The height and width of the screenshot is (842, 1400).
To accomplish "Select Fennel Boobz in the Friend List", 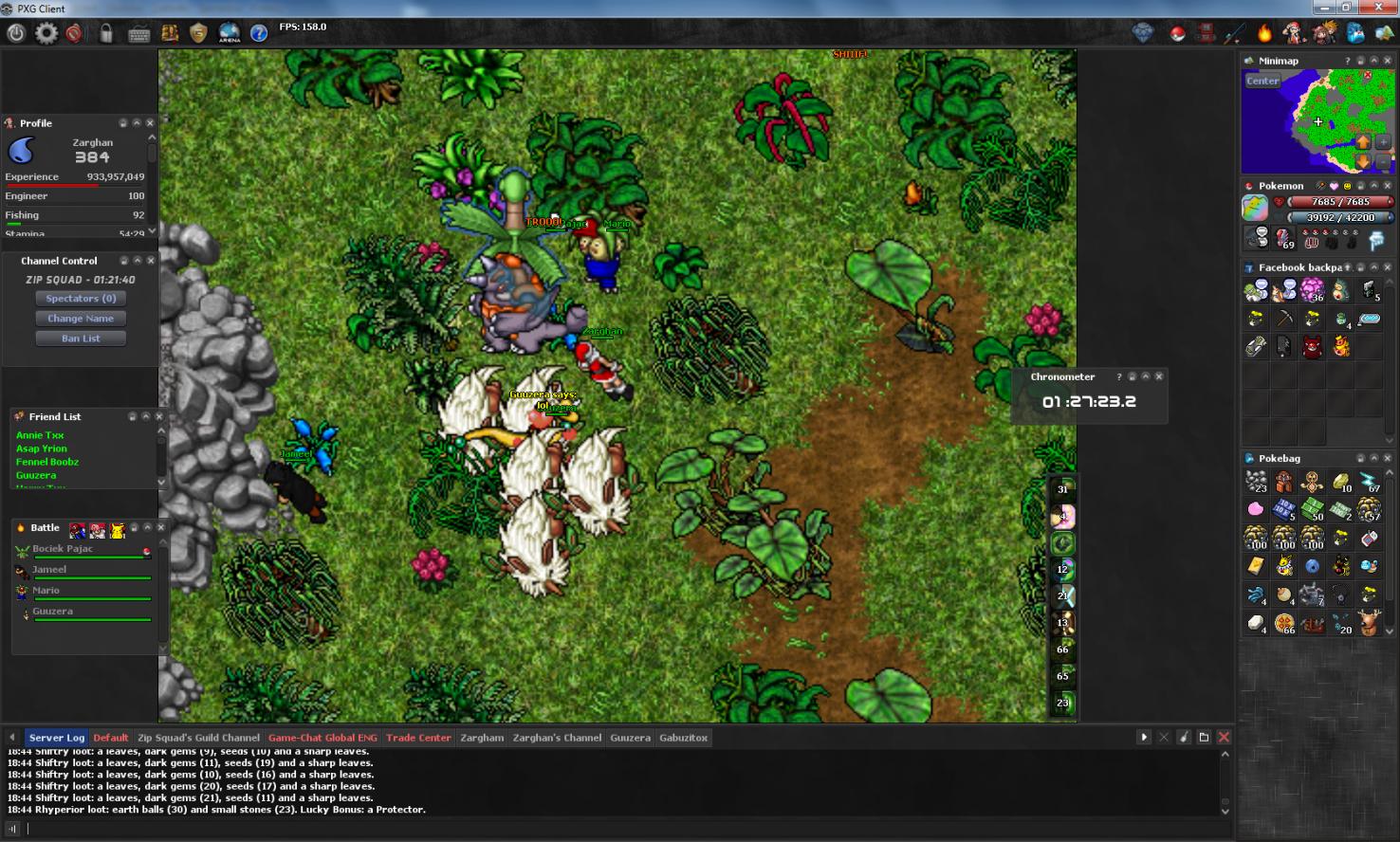I will click(x=47, y=462).
